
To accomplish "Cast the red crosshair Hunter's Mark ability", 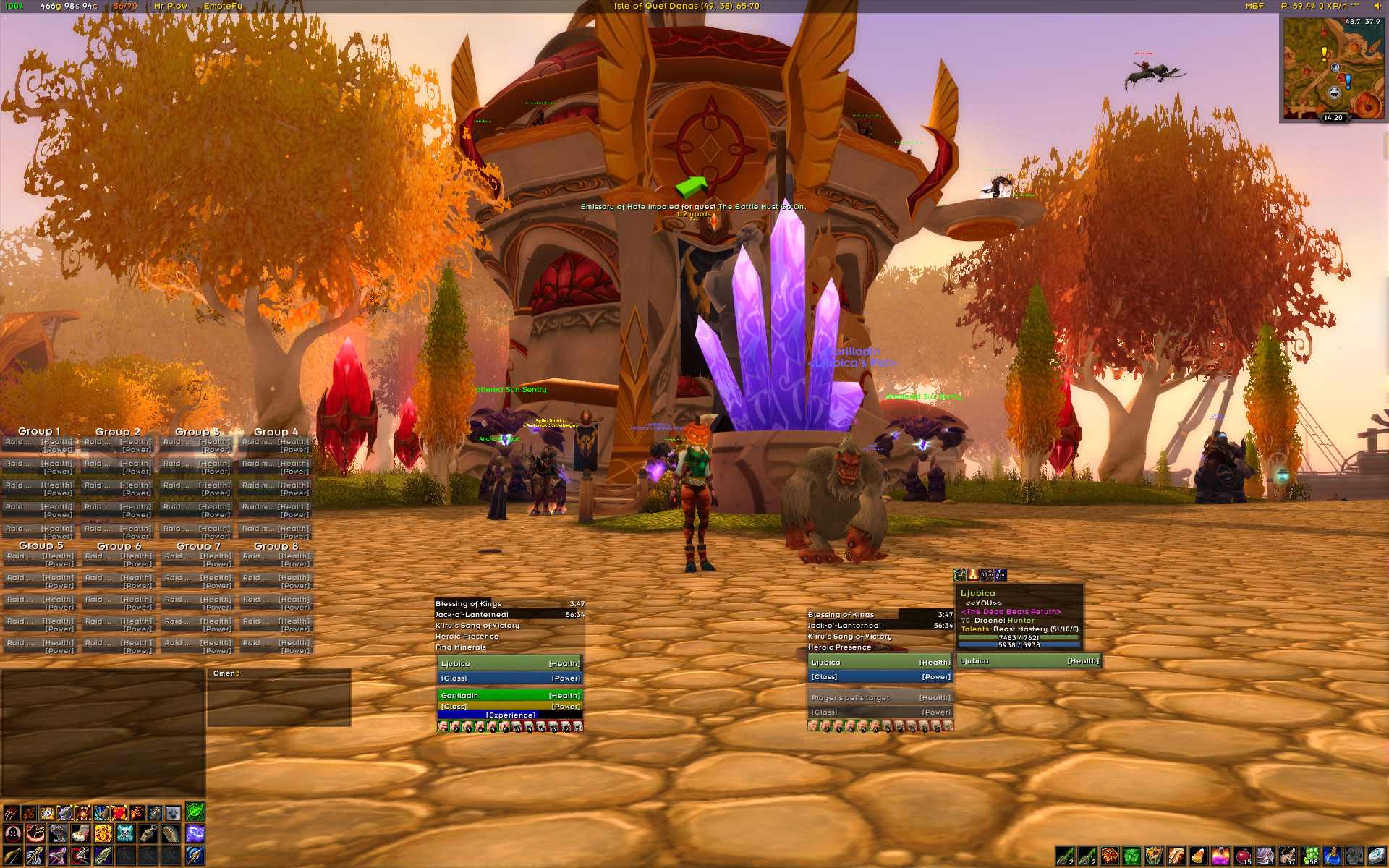I will pos(12,834).
